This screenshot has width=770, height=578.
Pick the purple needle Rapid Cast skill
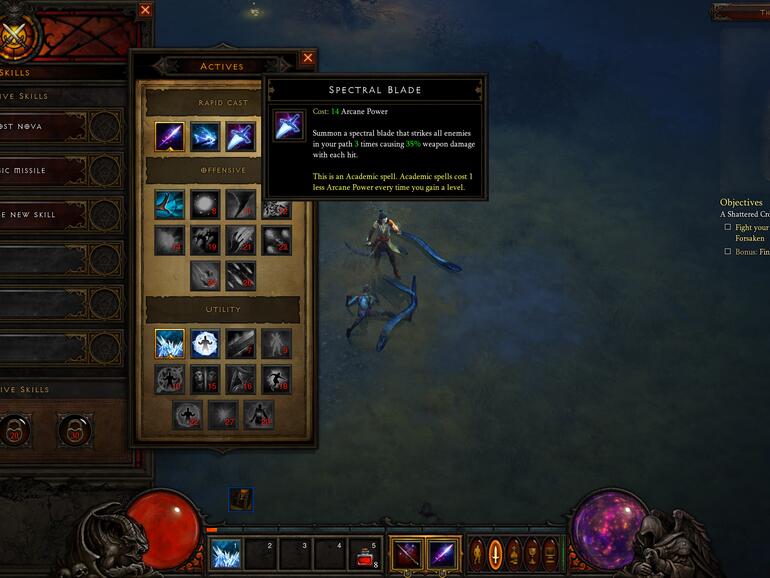point(169,136)
